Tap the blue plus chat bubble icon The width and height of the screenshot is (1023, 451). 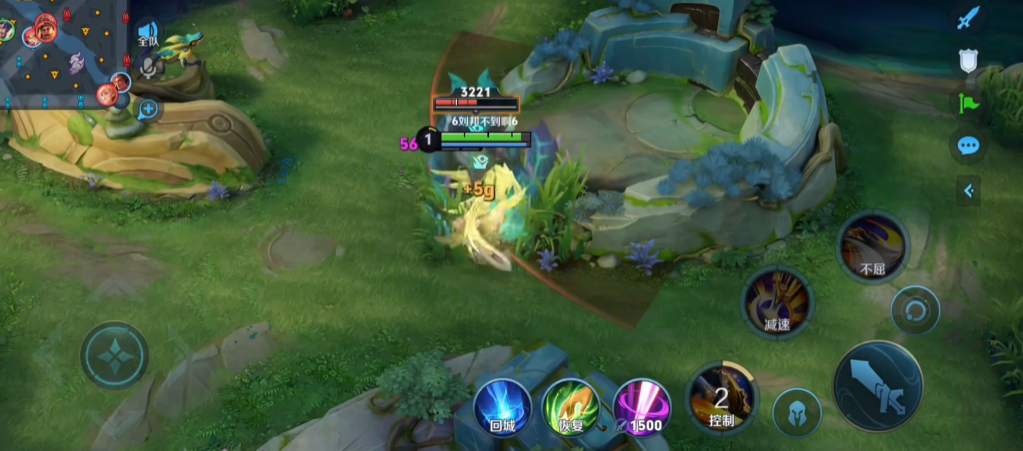[148, 109]
